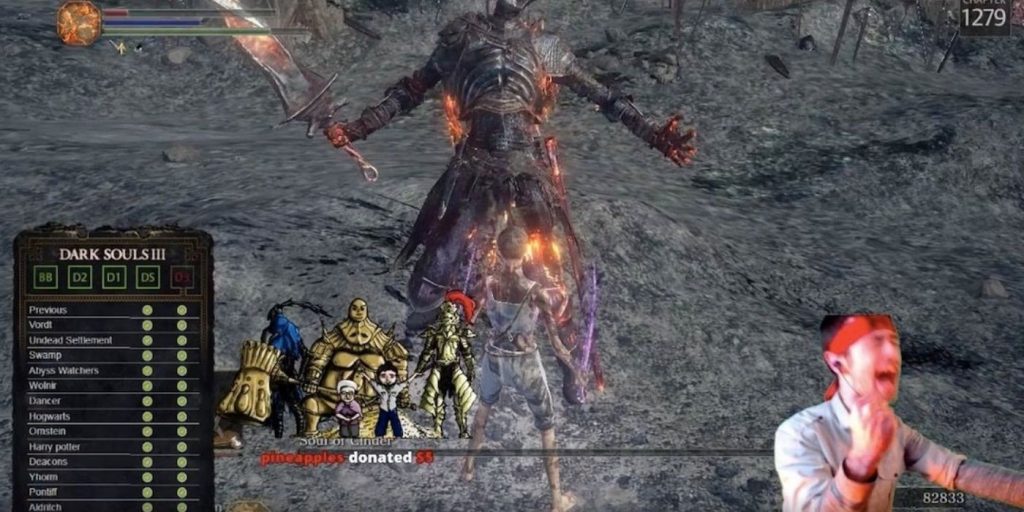1024x512 pixels.
Task: Open the D1 tracker tab
Action: [114, 276]
